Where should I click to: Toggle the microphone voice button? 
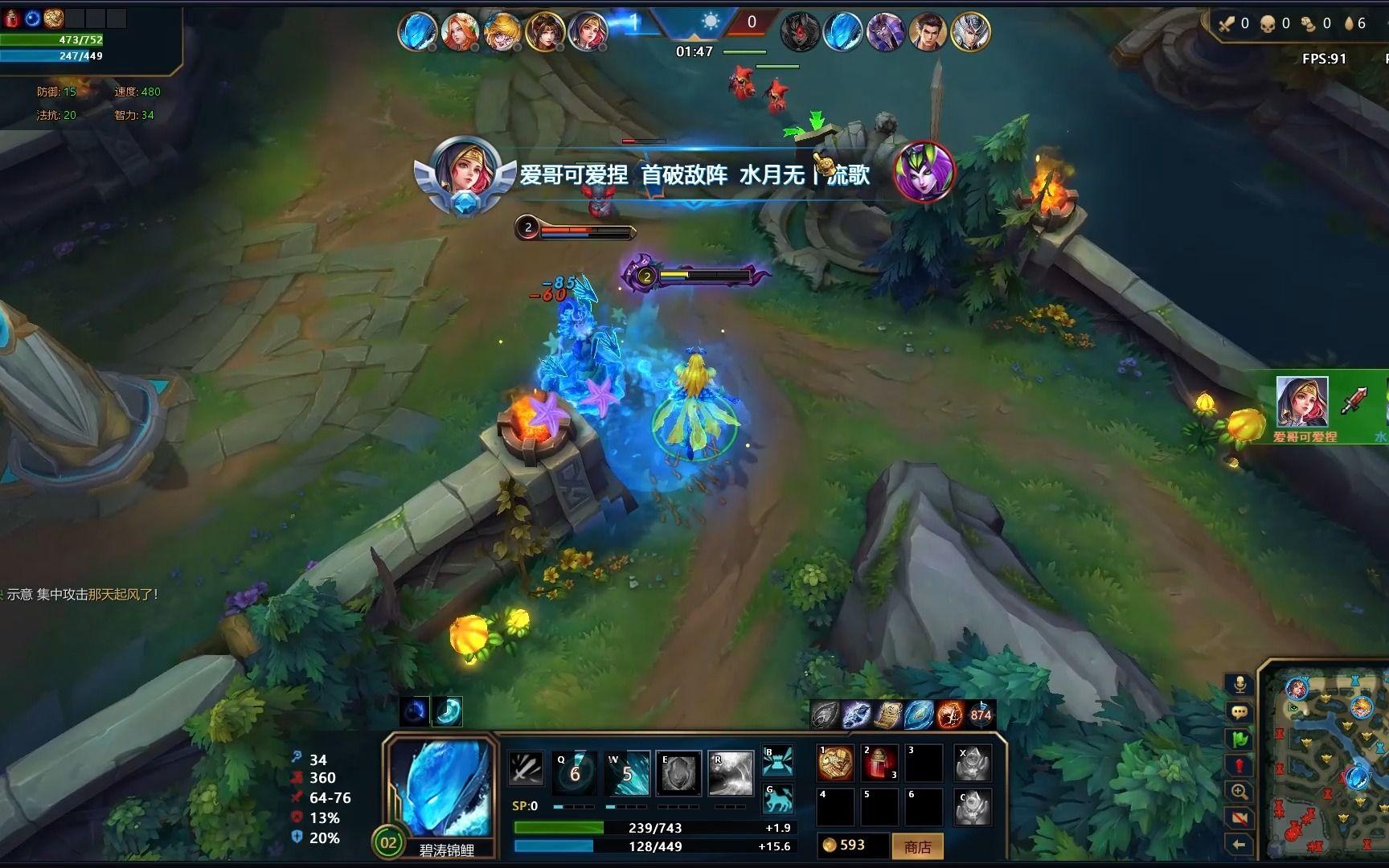[x=1239, y=684]
